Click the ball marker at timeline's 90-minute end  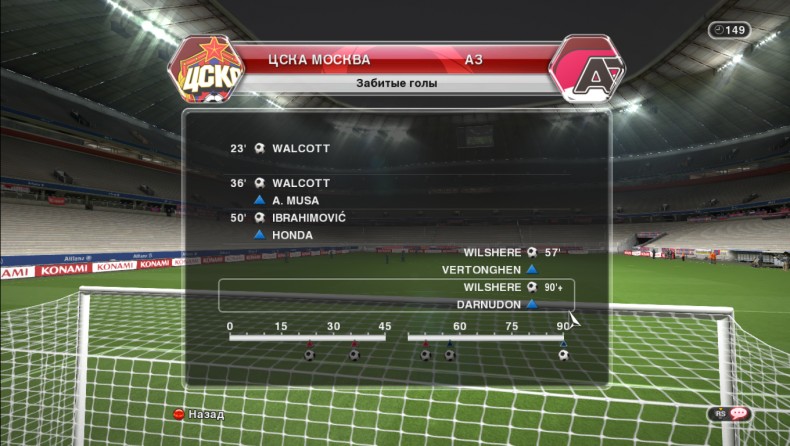click(563, 355)
